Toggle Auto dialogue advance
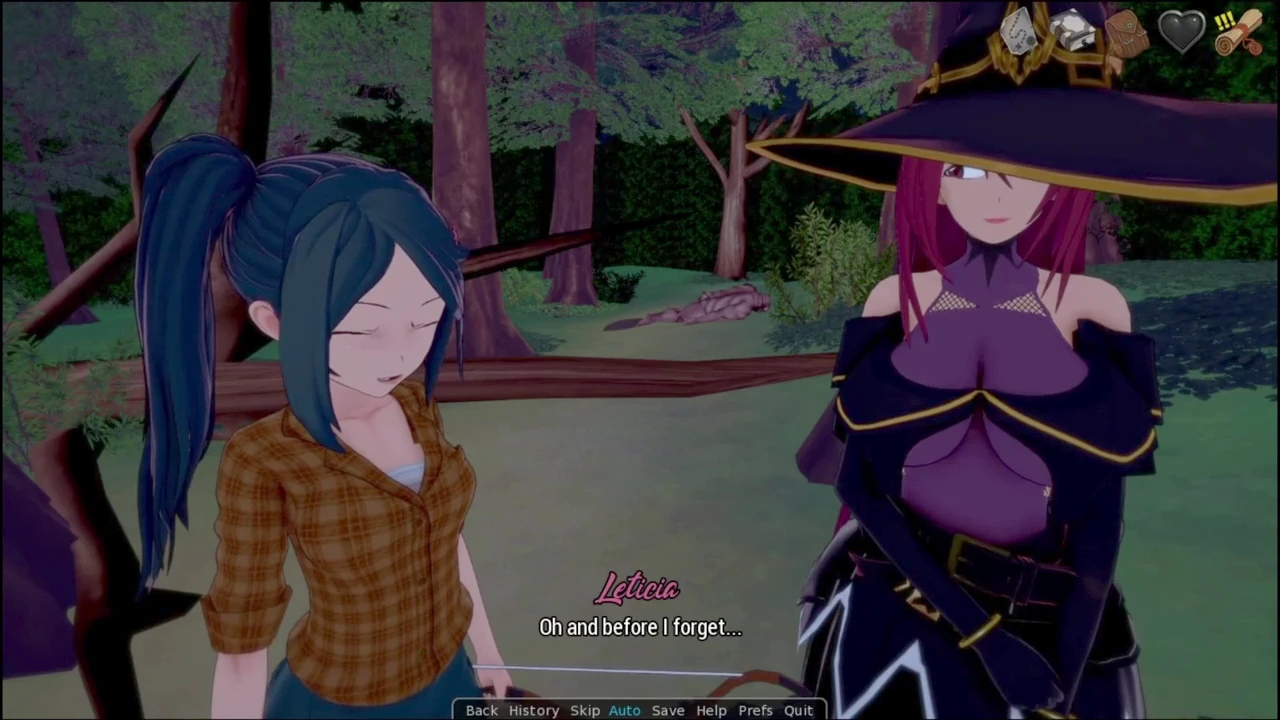This screenshot has width=1280, height=720. coord(624,710)
